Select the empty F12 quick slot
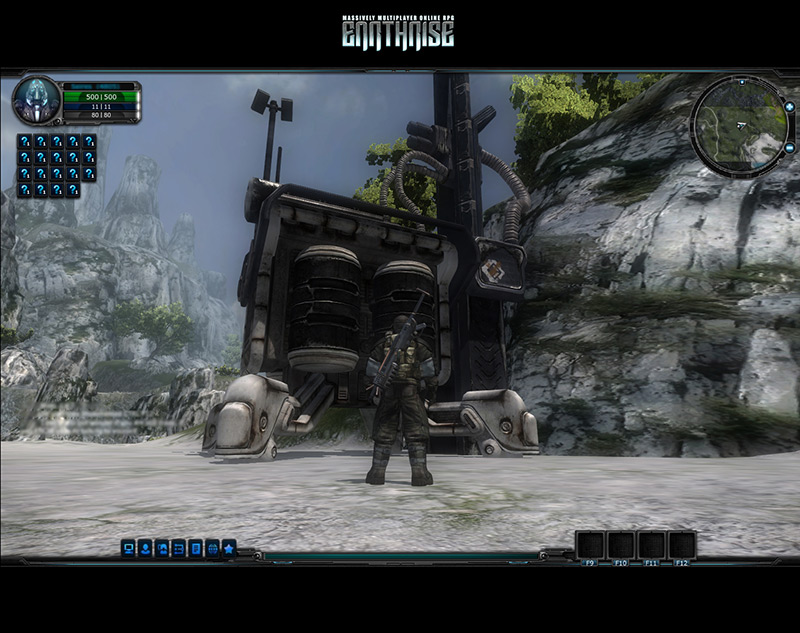 tap(682, 545)
